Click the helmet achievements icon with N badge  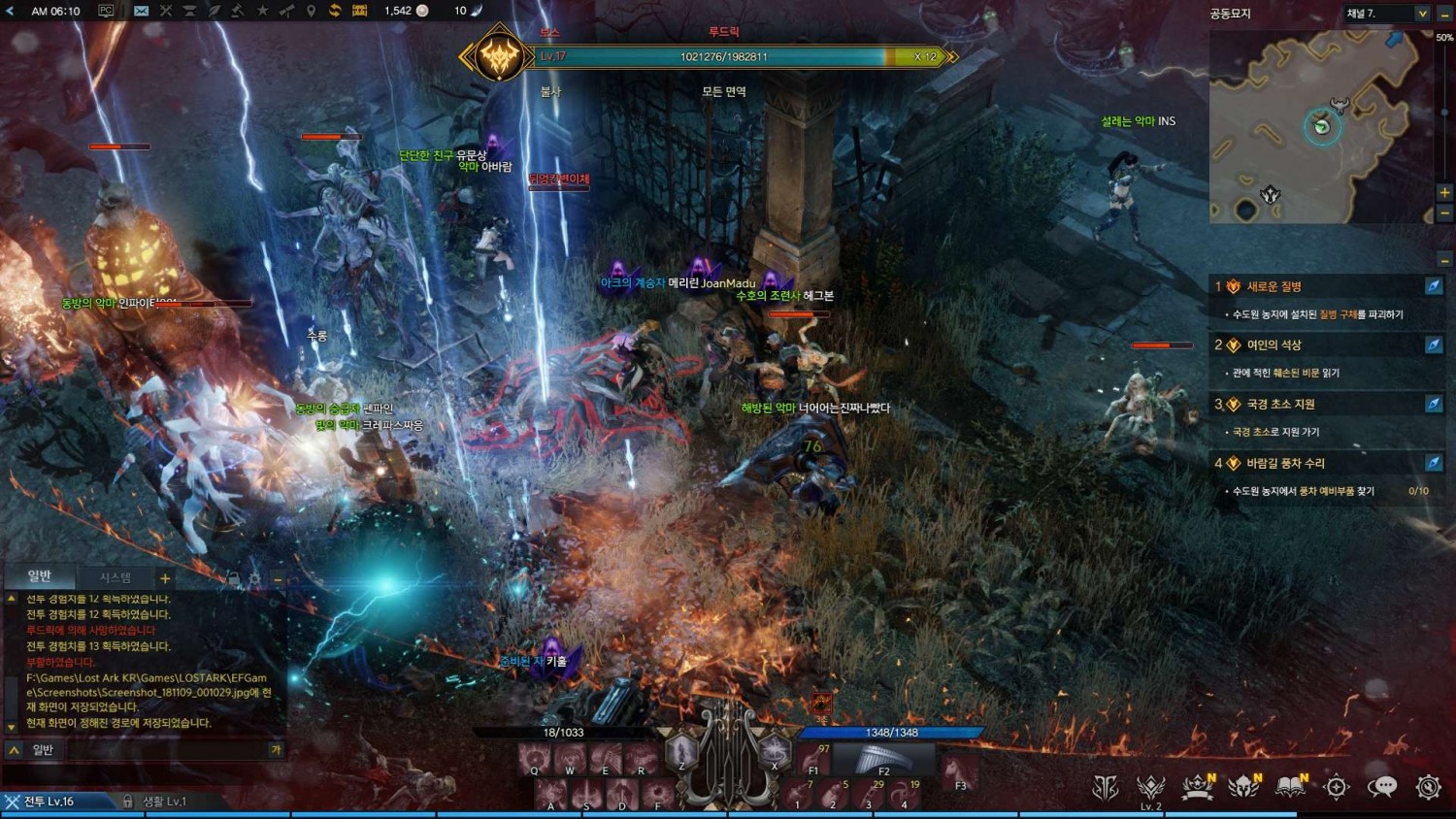click(x=1243, y=787)
